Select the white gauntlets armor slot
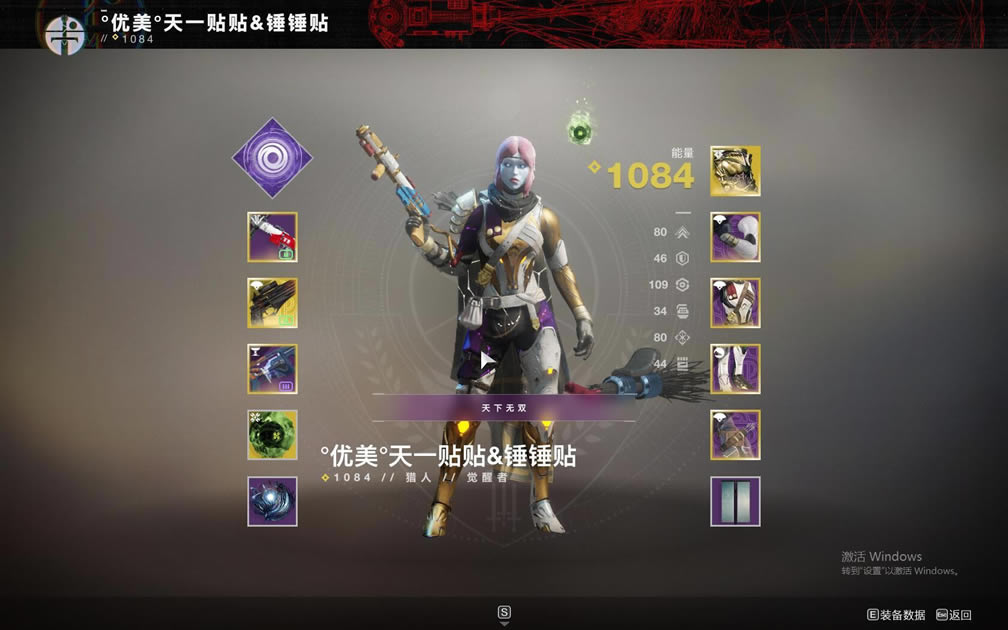Image resolution: width=1008 pixels, height=630 pixels. (x=735, y=237)
